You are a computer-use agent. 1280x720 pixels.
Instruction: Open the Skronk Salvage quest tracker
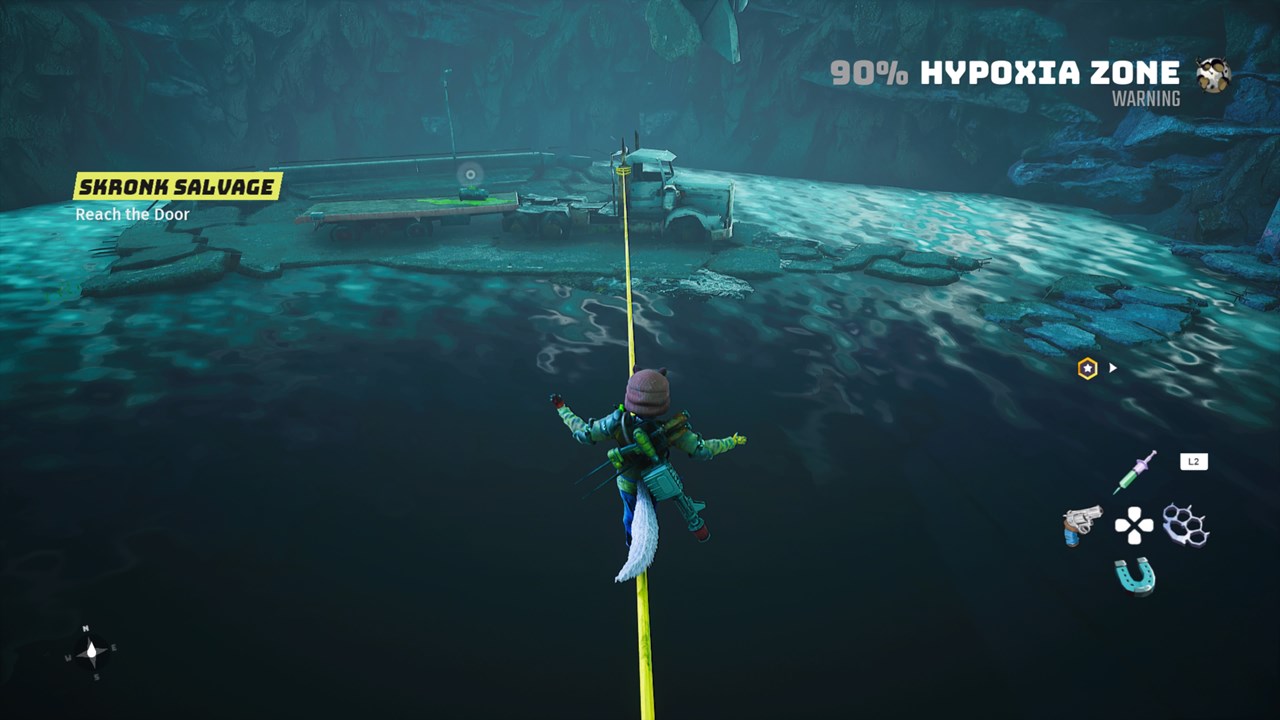click(x=178, y=186)
